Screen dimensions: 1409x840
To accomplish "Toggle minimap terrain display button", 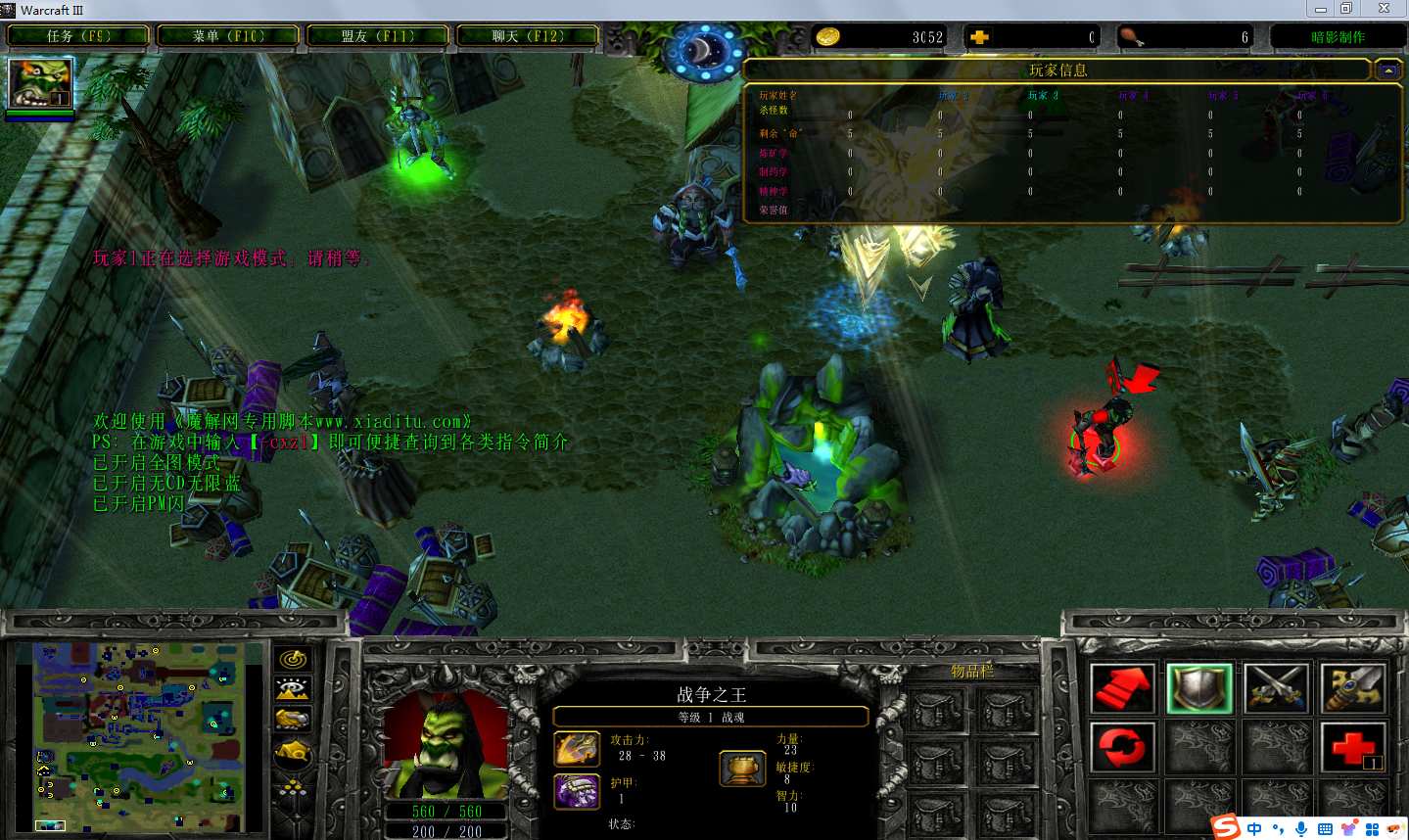I will 293,690.
